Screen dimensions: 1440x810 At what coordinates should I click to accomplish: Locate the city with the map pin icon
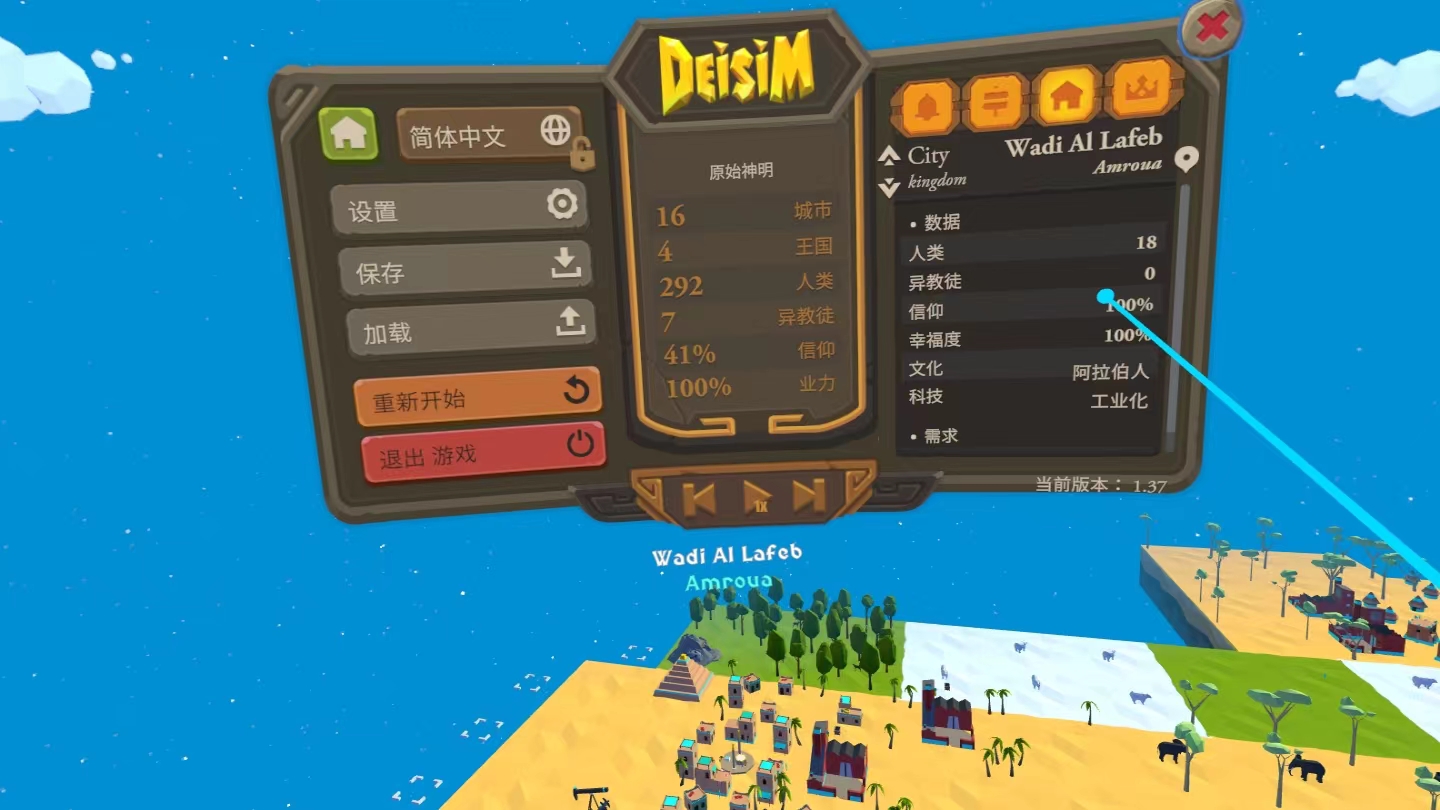[x=1186, y=158]
